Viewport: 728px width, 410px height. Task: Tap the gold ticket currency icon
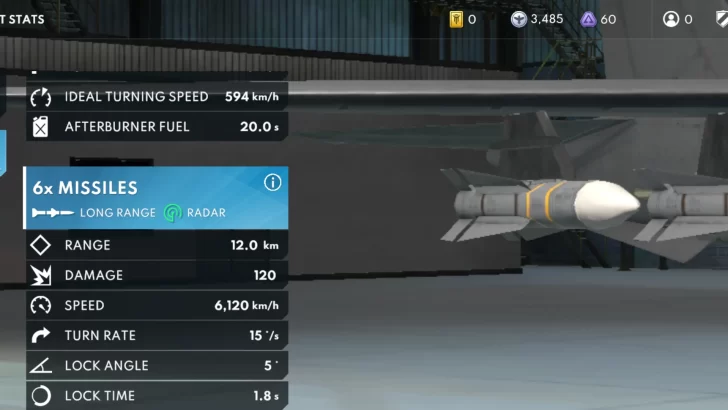click(x=456, y=19)
